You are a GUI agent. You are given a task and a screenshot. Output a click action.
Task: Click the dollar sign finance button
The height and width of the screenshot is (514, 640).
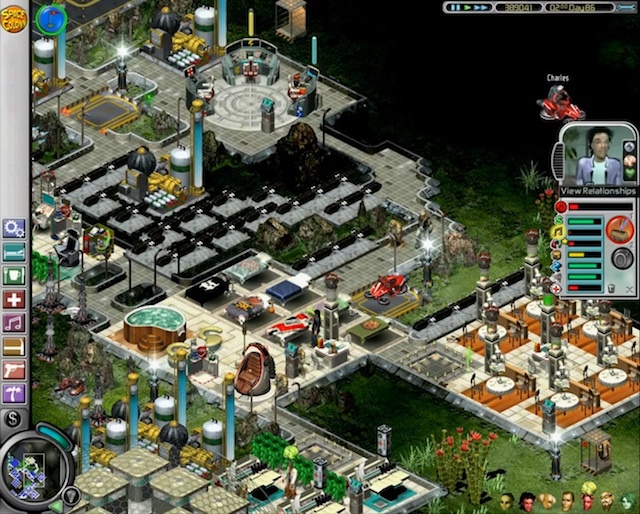(13, 418)
